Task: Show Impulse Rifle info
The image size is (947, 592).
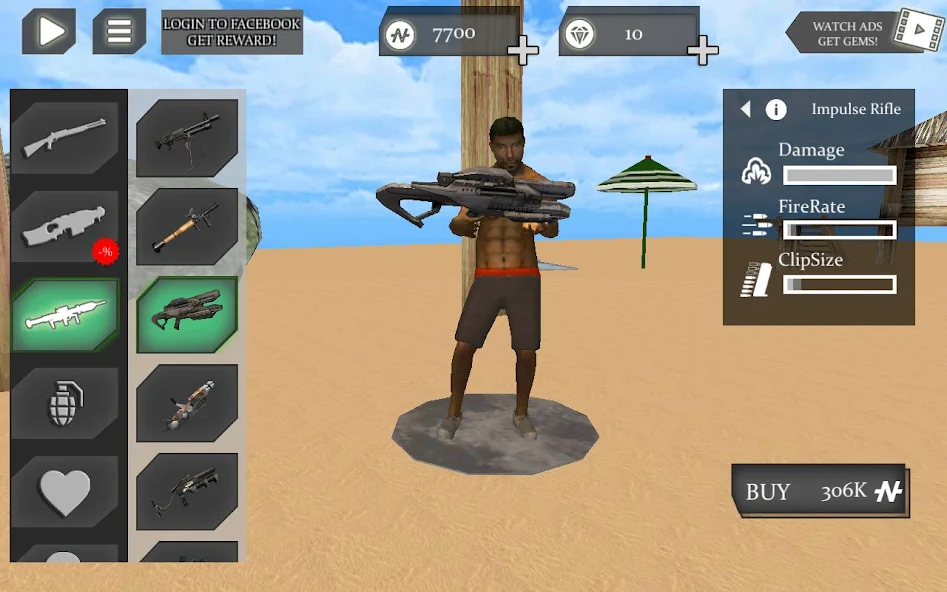Action: (x=776, y=110)
